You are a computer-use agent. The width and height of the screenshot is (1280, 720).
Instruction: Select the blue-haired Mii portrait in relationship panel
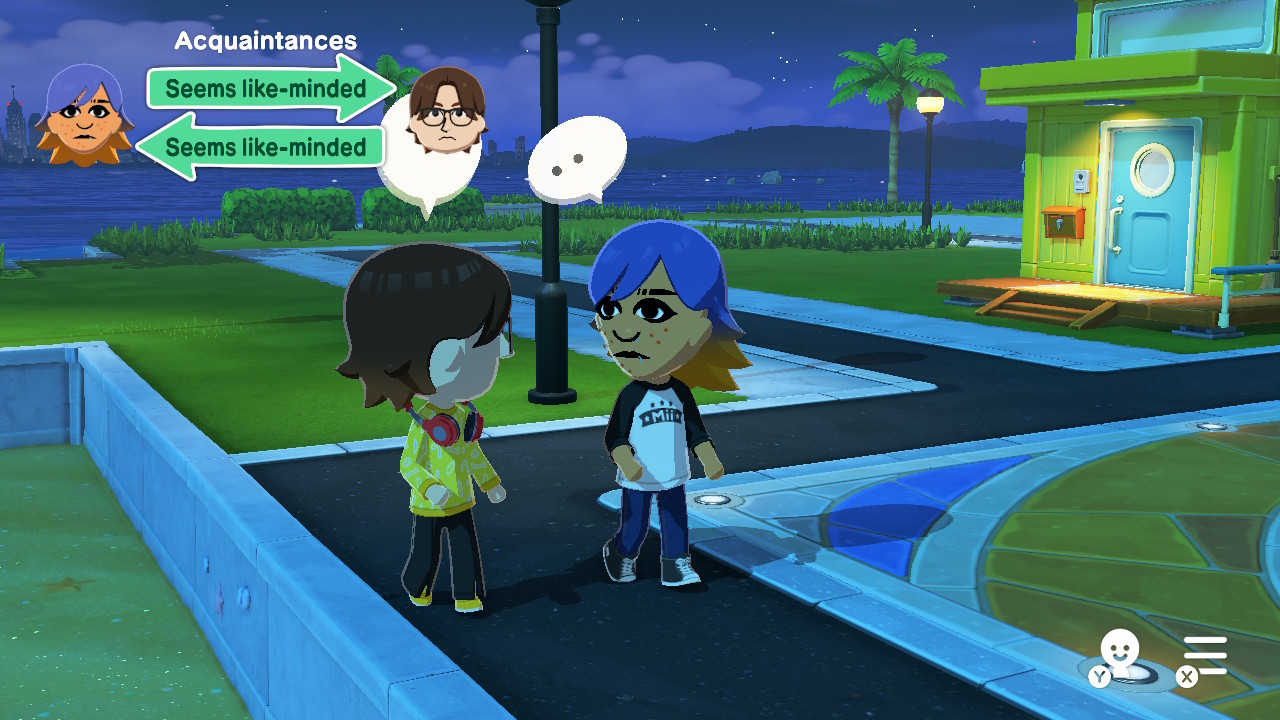tap(84, 115)
